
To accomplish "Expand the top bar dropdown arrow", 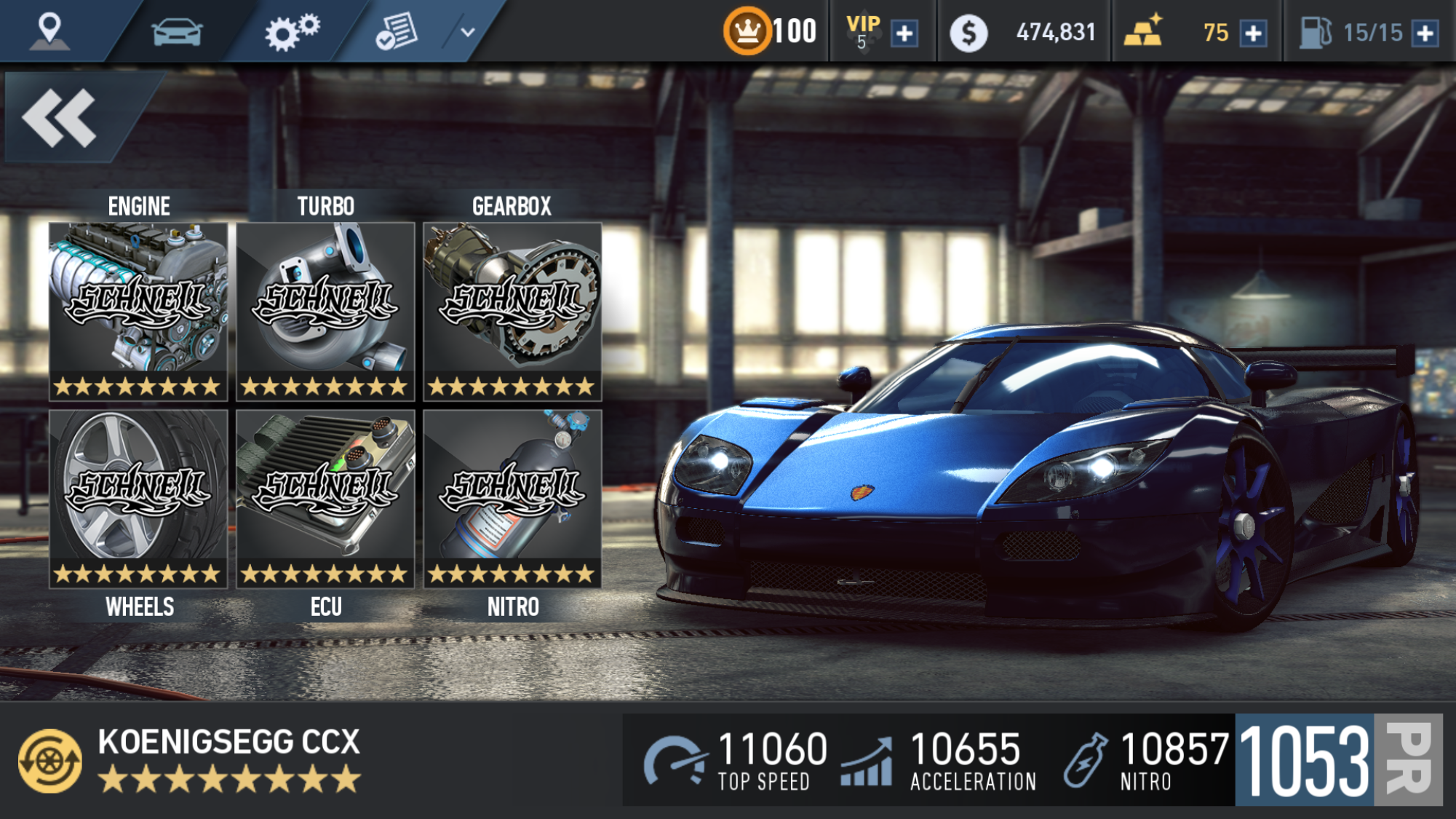I will [x=468, y=32].
